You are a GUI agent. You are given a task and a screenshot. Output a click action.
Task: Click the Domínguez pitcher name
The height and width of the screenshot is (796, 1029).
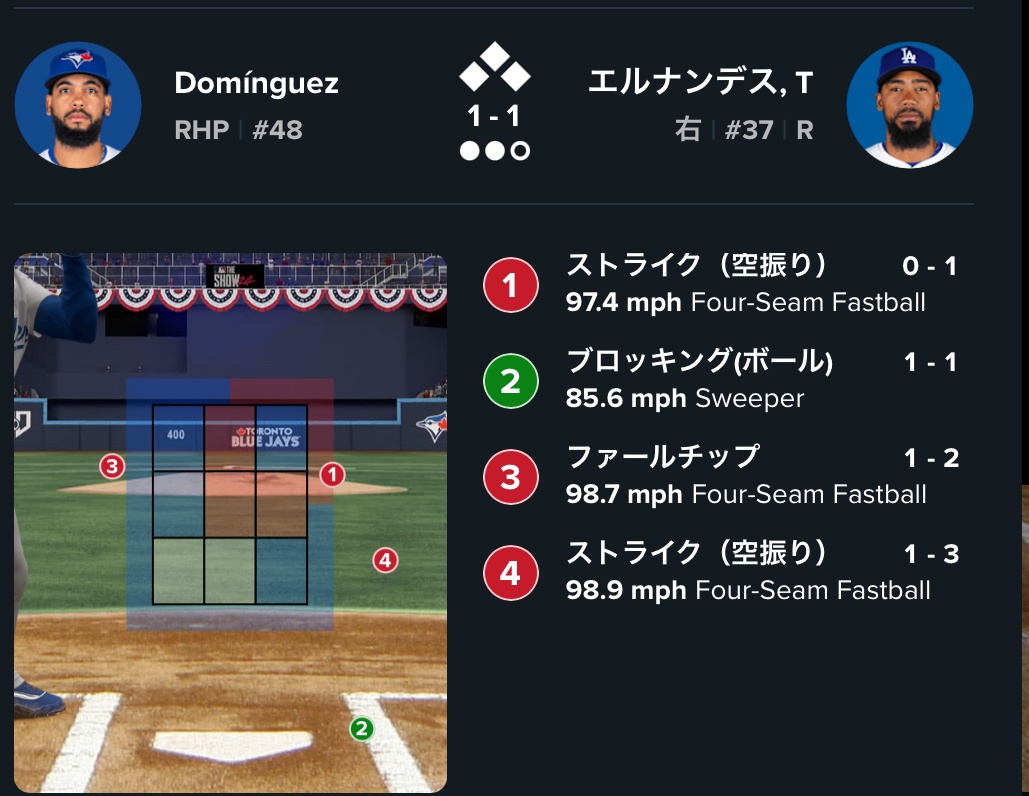click(256, 83)
